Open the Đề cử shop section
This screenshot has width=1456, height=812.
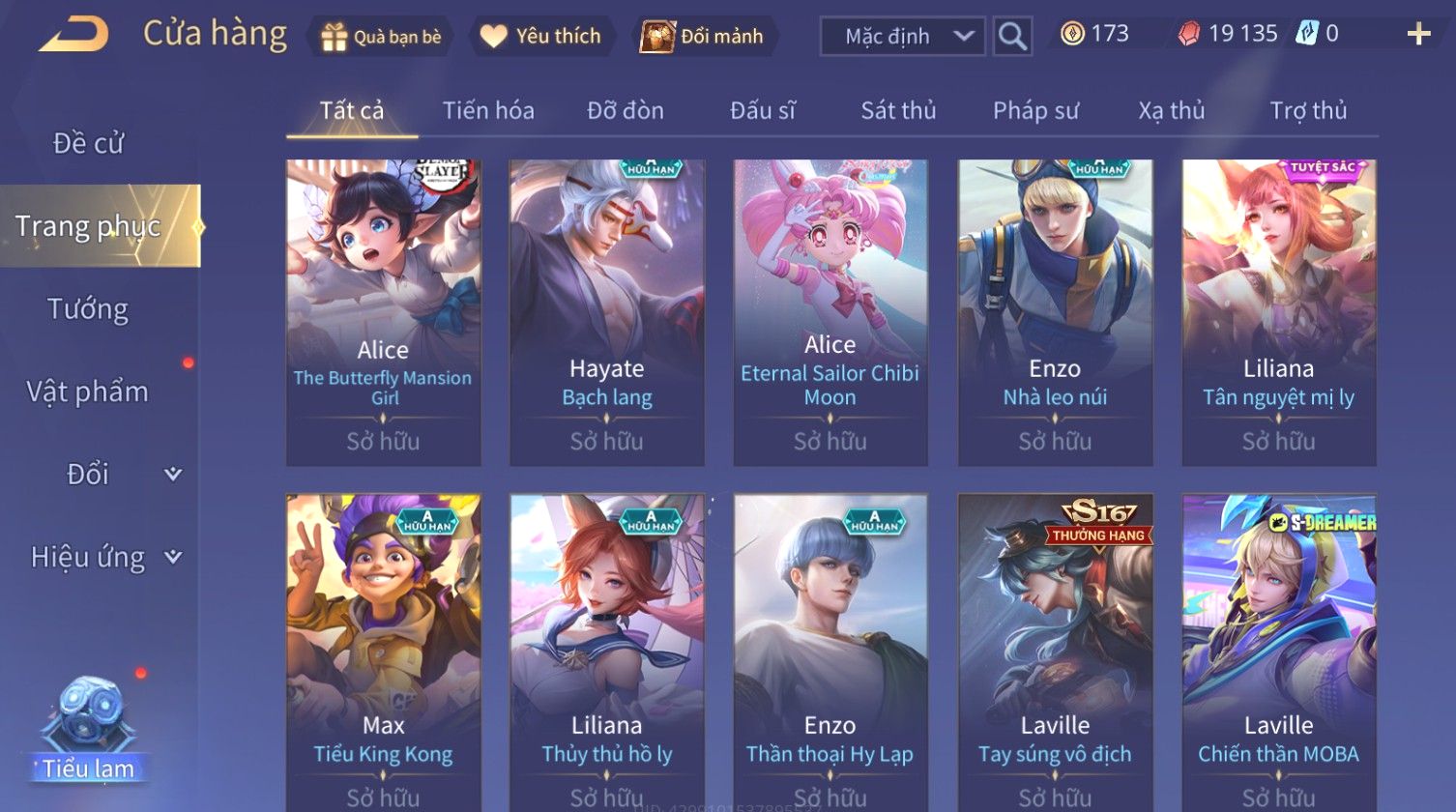tap(88, 143)
